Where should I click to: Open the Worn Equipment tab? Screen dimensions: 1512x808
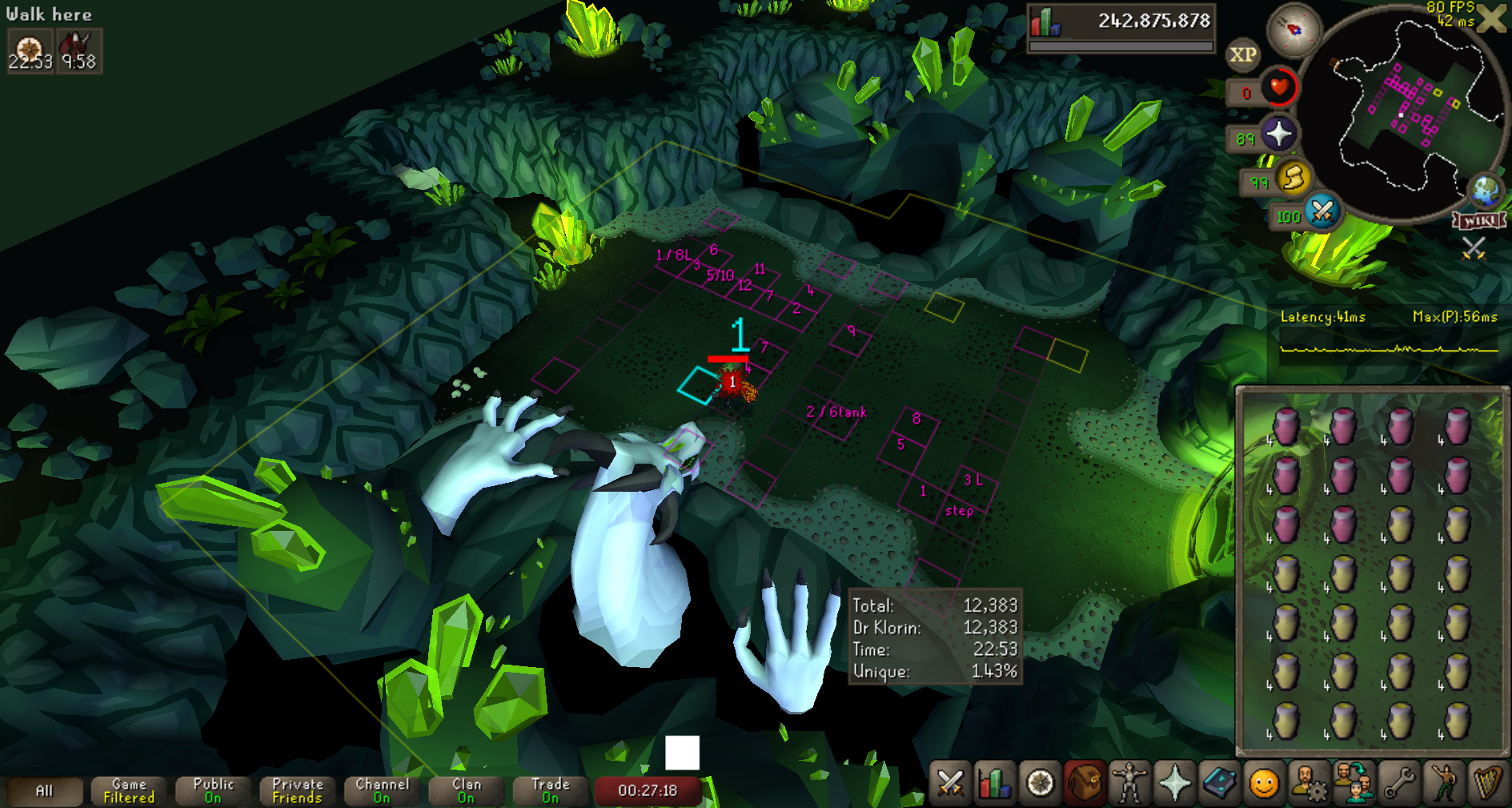1129,783
